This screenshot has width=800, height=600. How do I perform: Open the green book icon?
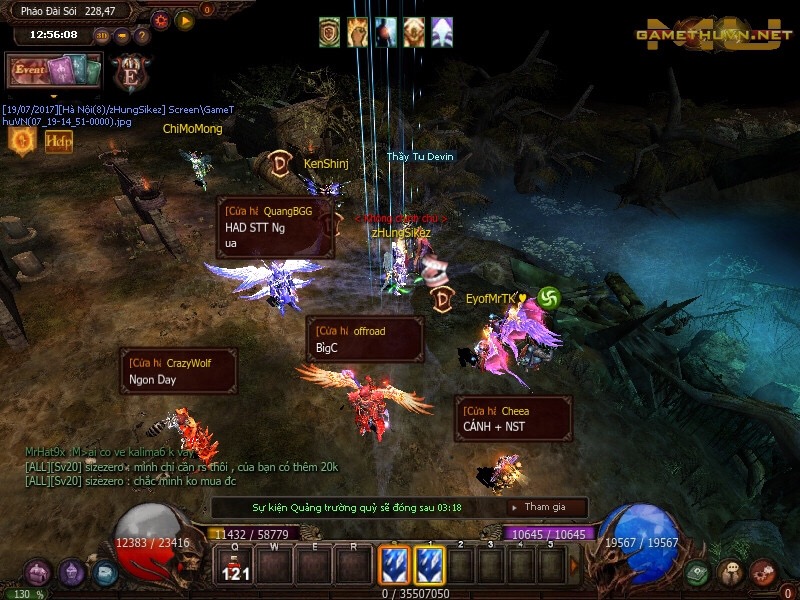tap(698, 573)
